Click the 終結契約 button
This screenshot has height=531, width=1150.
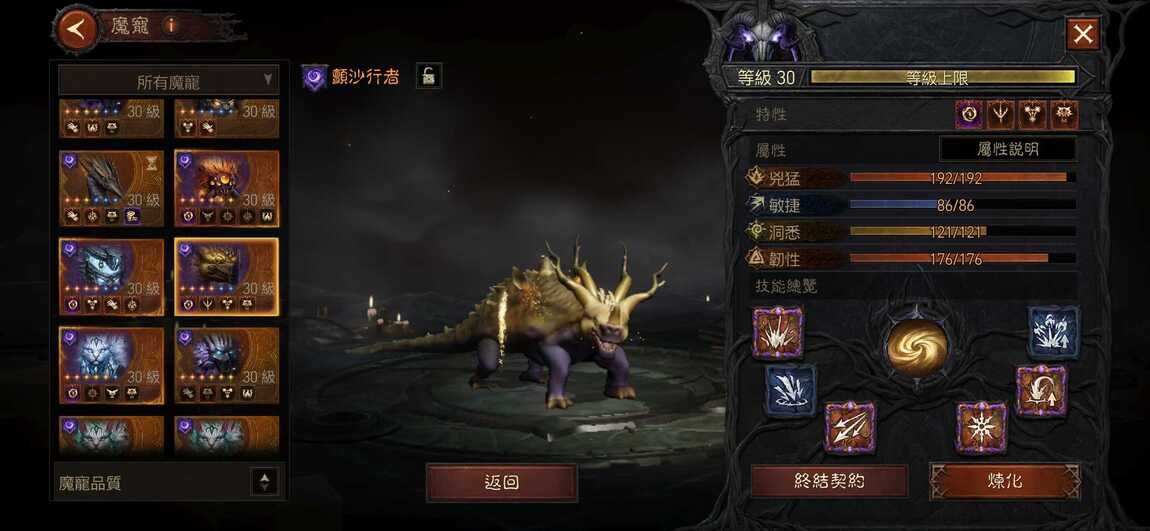coord(829,481)
